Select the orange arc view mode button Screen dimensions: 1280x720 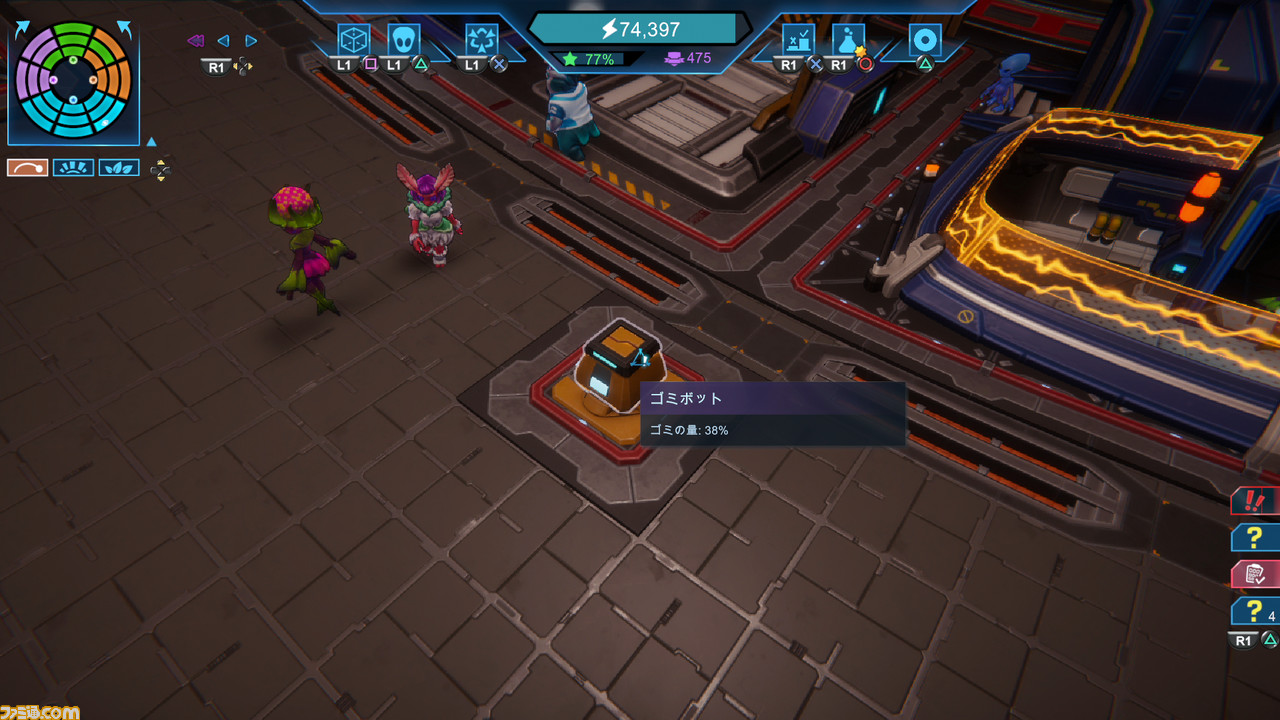pos(27,168)
